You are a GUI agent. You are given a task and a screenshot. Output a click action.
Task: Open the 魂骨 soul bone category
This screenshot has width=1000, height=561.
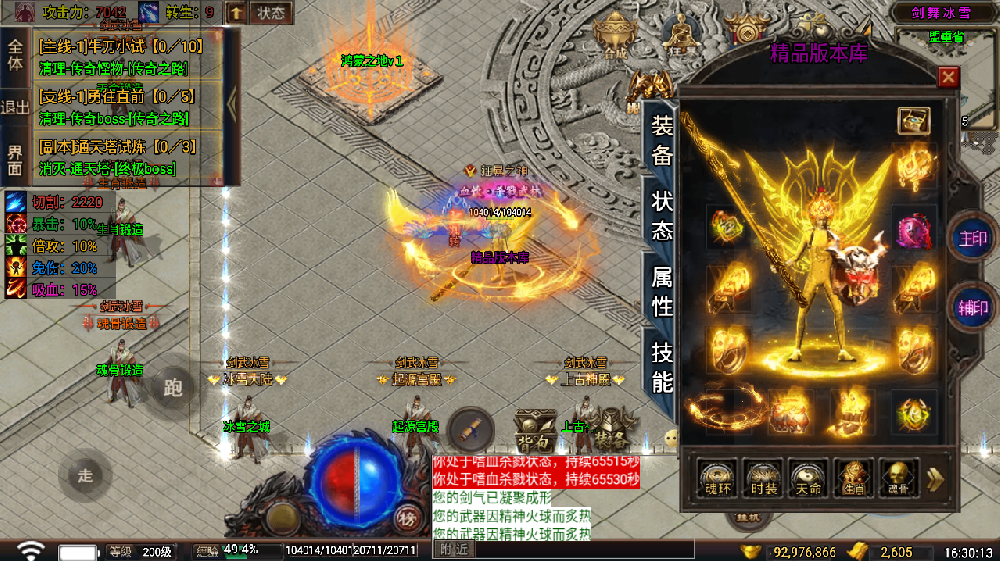click(x=899, y=479)
